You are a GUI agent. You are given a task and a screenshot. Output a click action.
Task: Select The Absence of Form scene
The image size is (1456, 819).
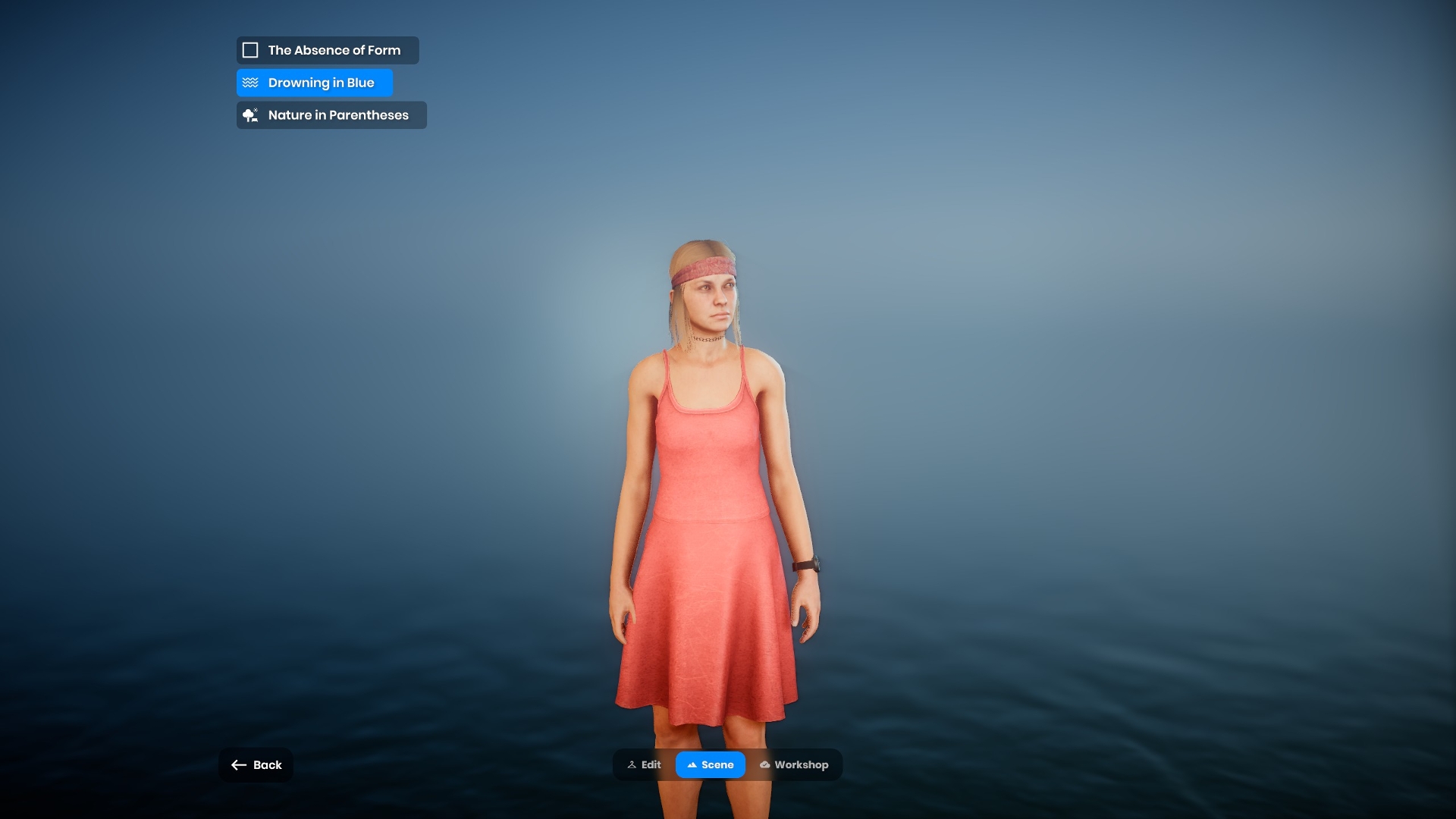pos(327,50)
